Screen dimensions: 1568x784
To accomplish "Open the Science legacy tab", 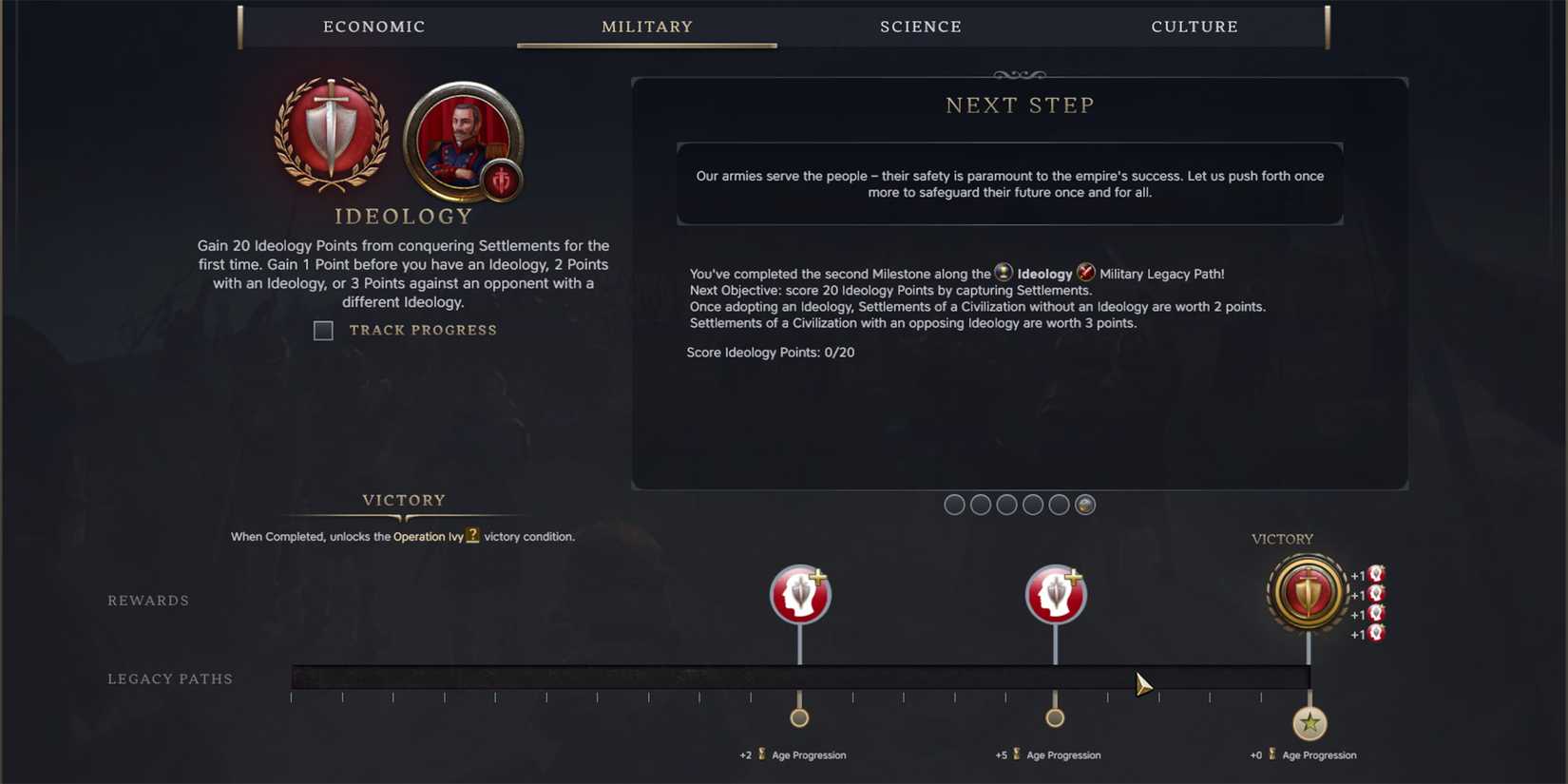I will 920,27.
